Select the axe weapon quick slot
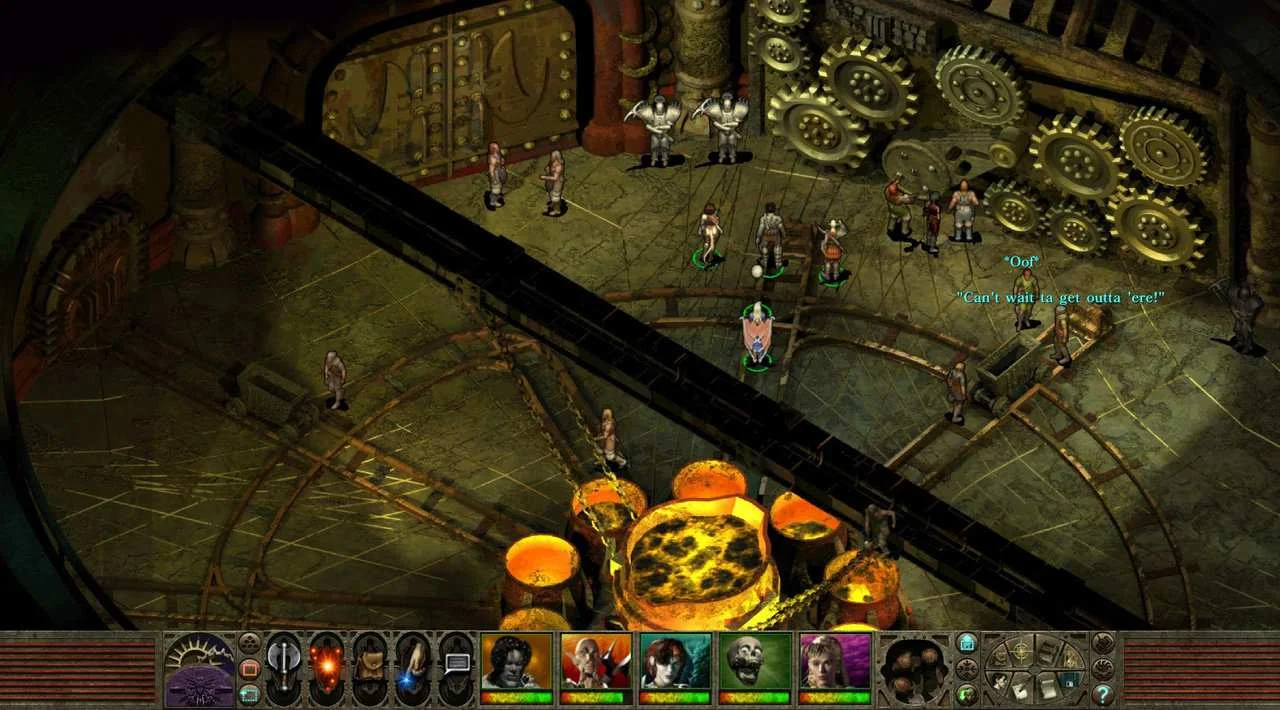1280x710 pixels. (284, 668)
